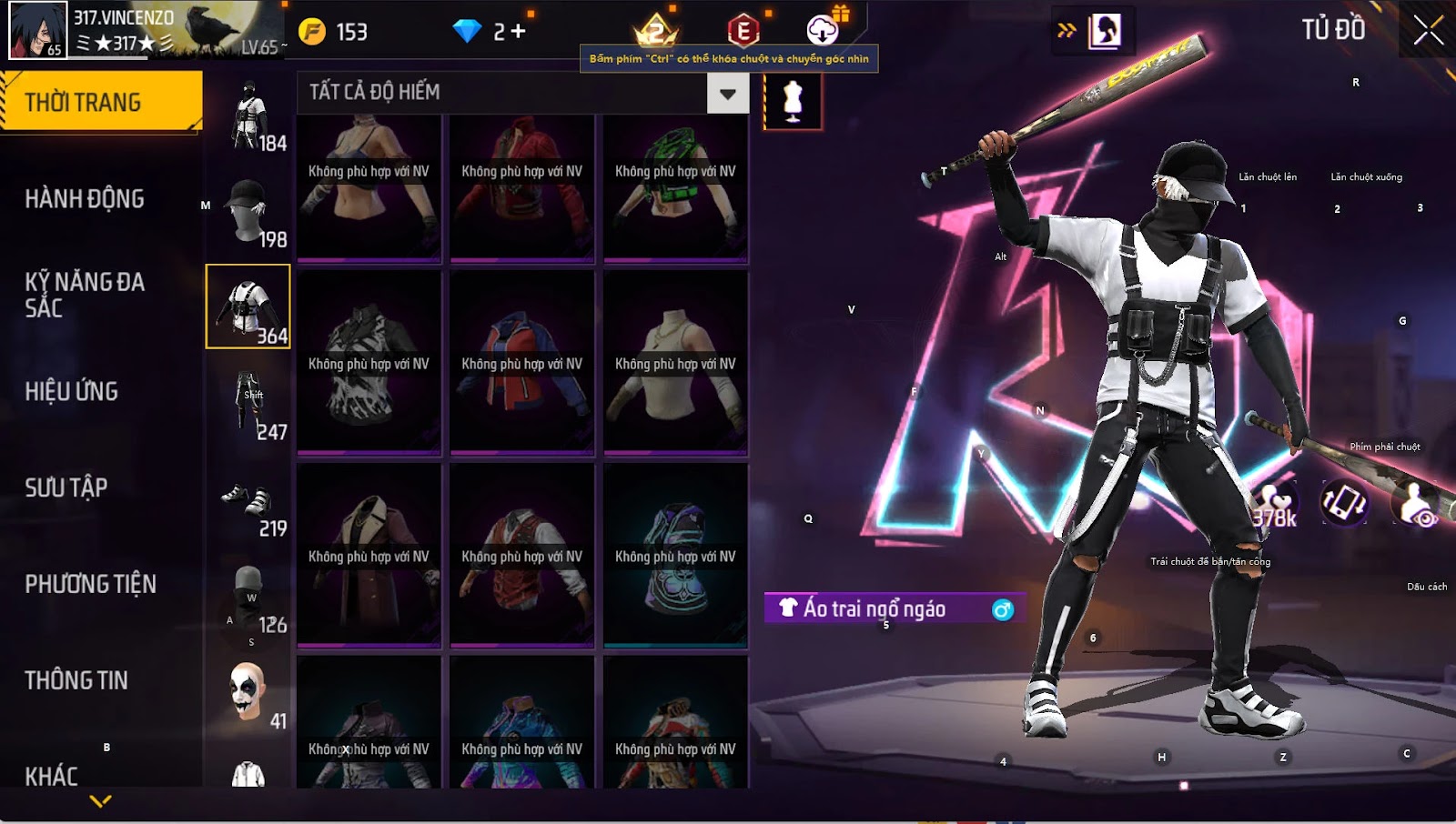Go to PHƯƠNG TIỆN vehicles menu
The image size is (1456, 824).
(91, 584)
